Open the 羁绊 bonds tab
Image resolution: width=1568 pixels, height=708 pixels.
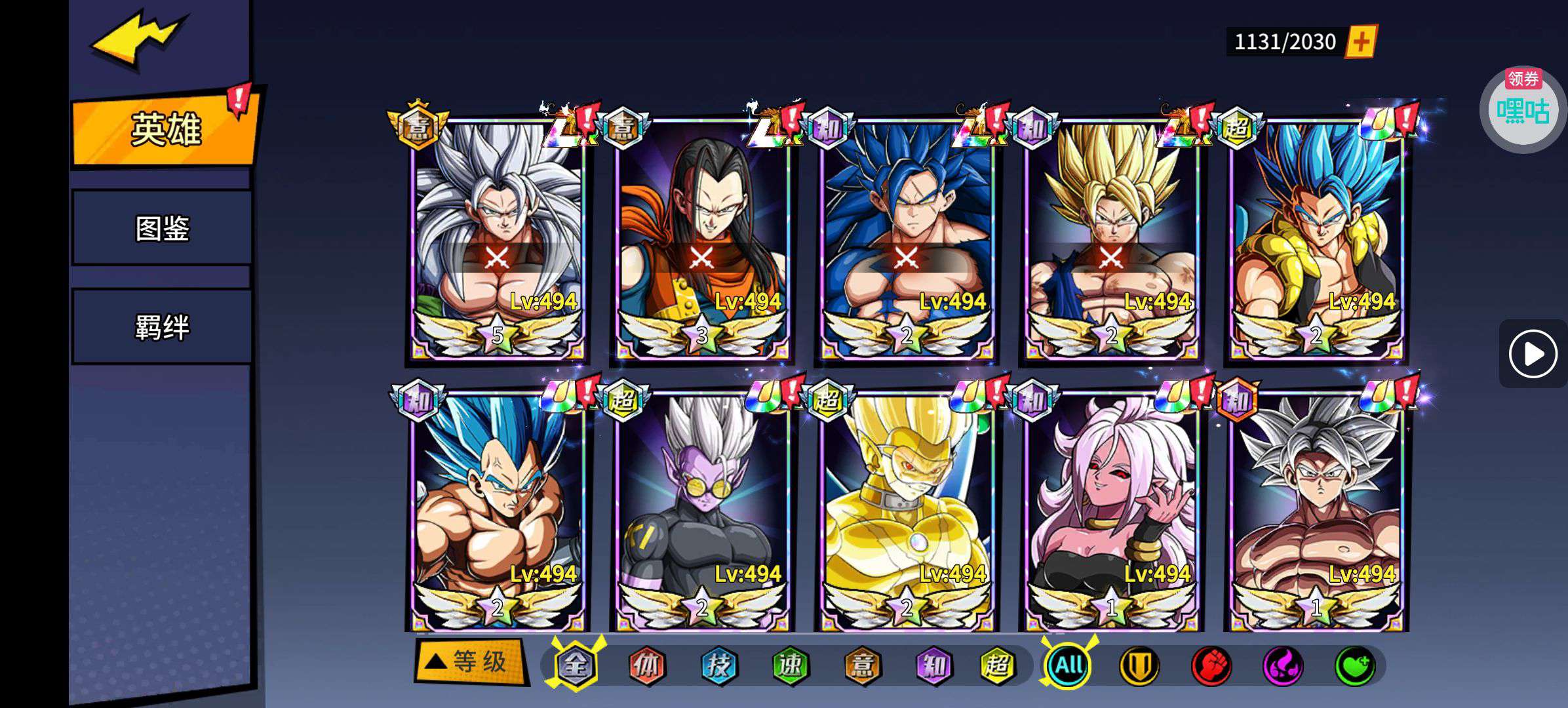click(x=162, y=326)
